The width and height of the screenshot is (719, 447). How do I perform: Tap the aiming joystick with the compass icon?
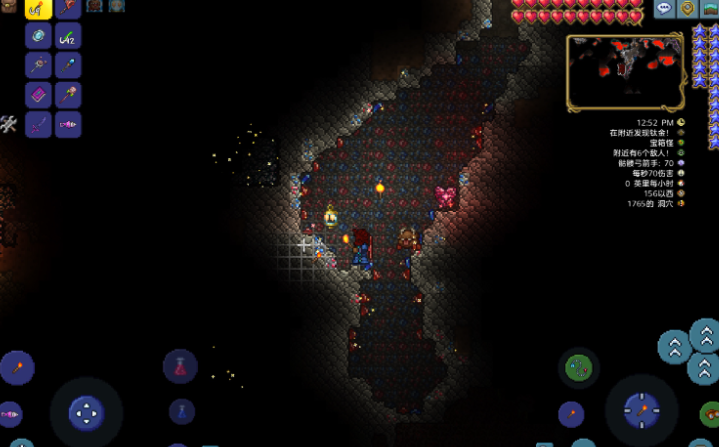640,408
